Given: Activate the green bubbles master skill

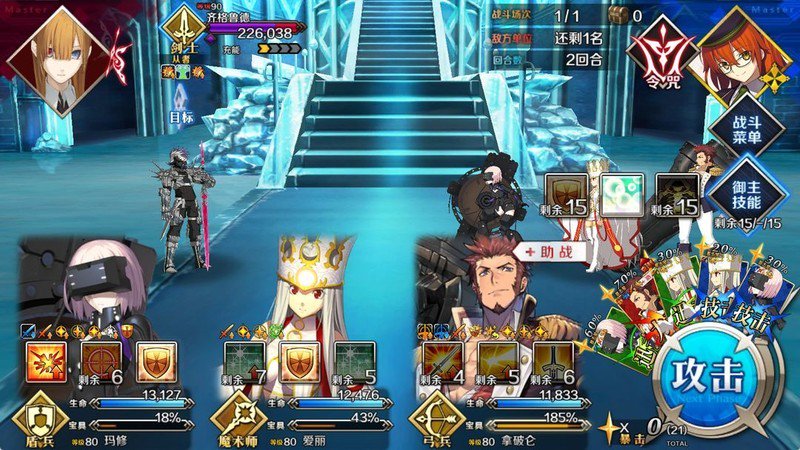Looking at the screenshot, I should [621, 195].
